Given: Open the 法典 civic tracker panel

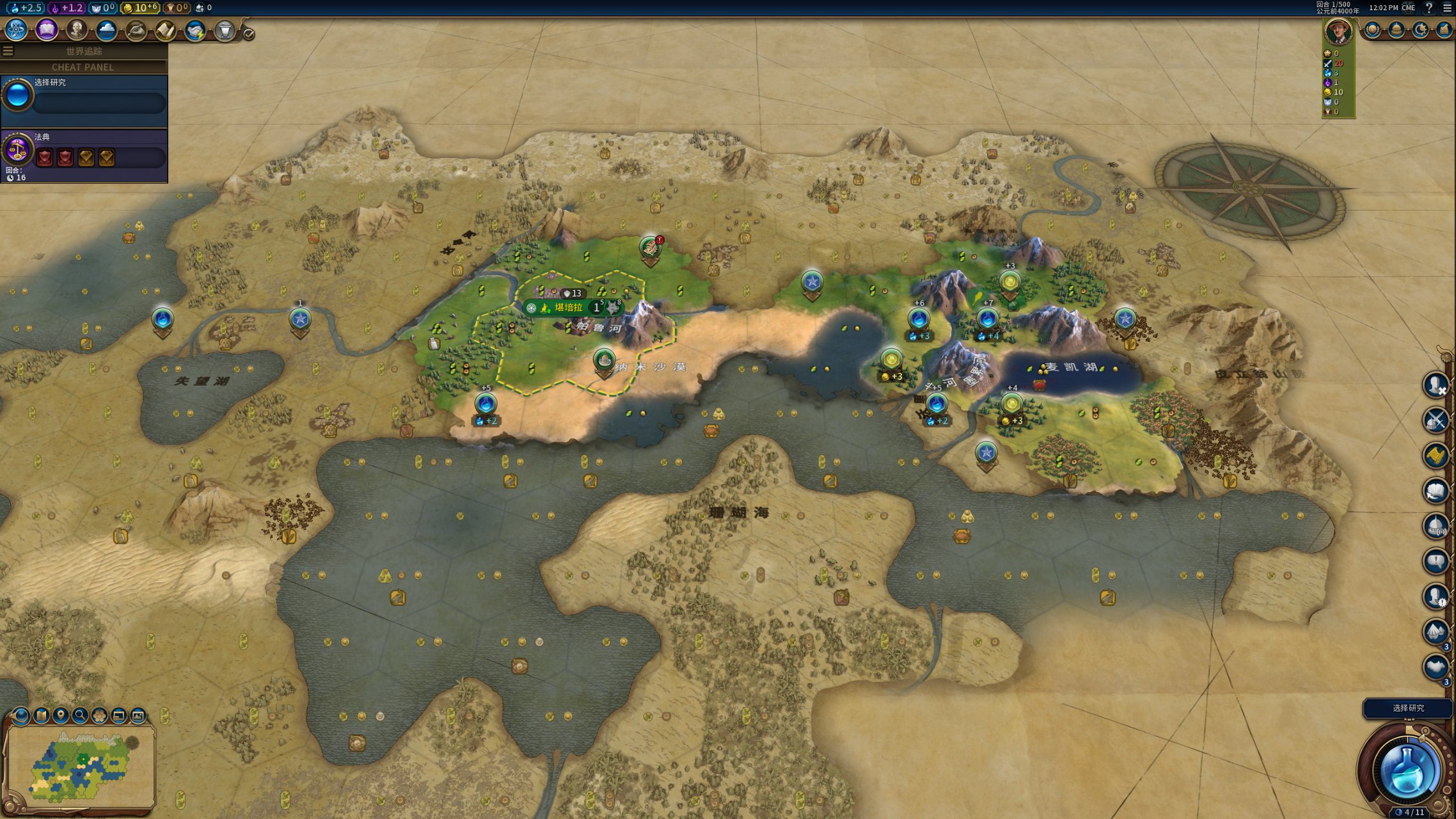Looking at the screenshot, I should tap(84, 154).
